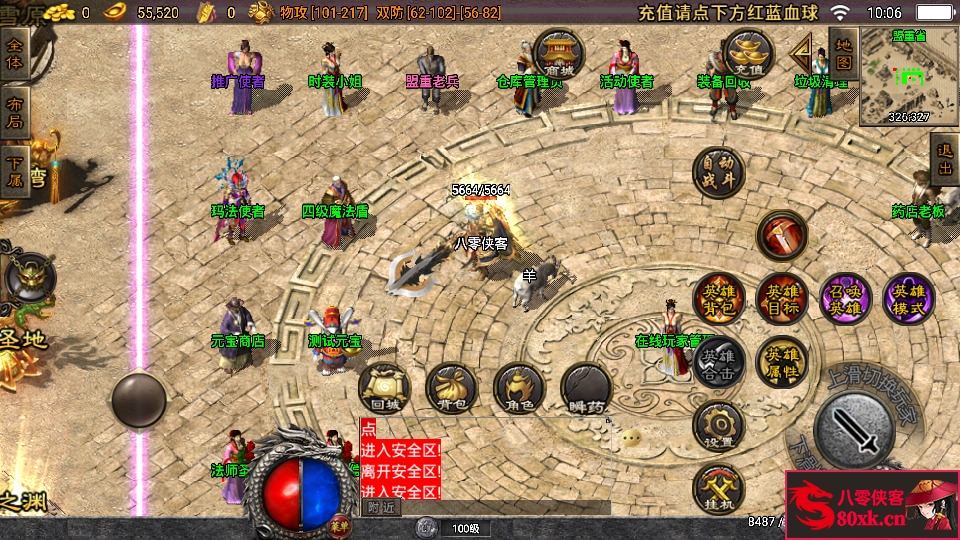Use the 回城 return to town scroll

(x=384, y=388)
